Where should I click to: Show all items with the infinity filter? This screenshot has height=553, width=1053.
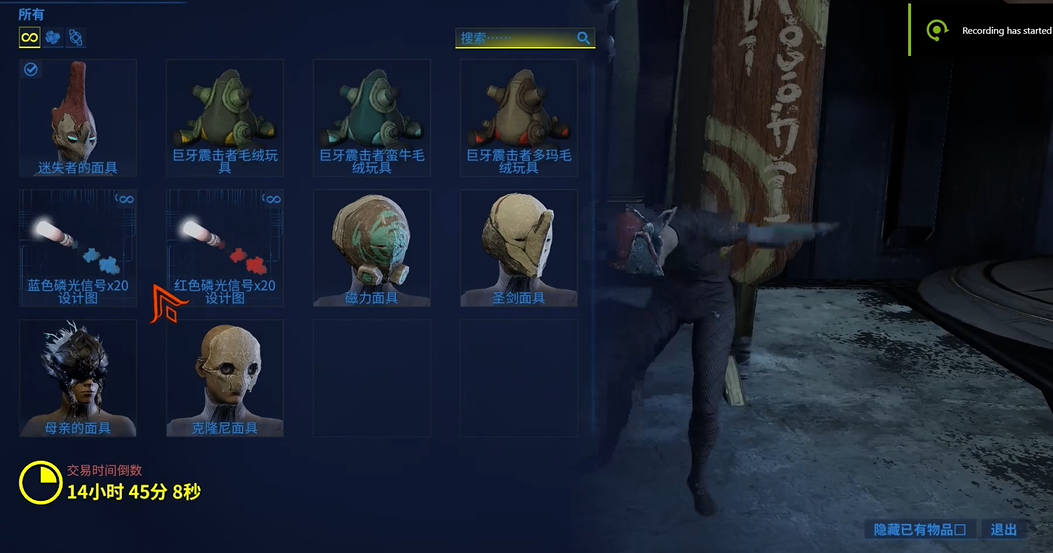(30, 38)
